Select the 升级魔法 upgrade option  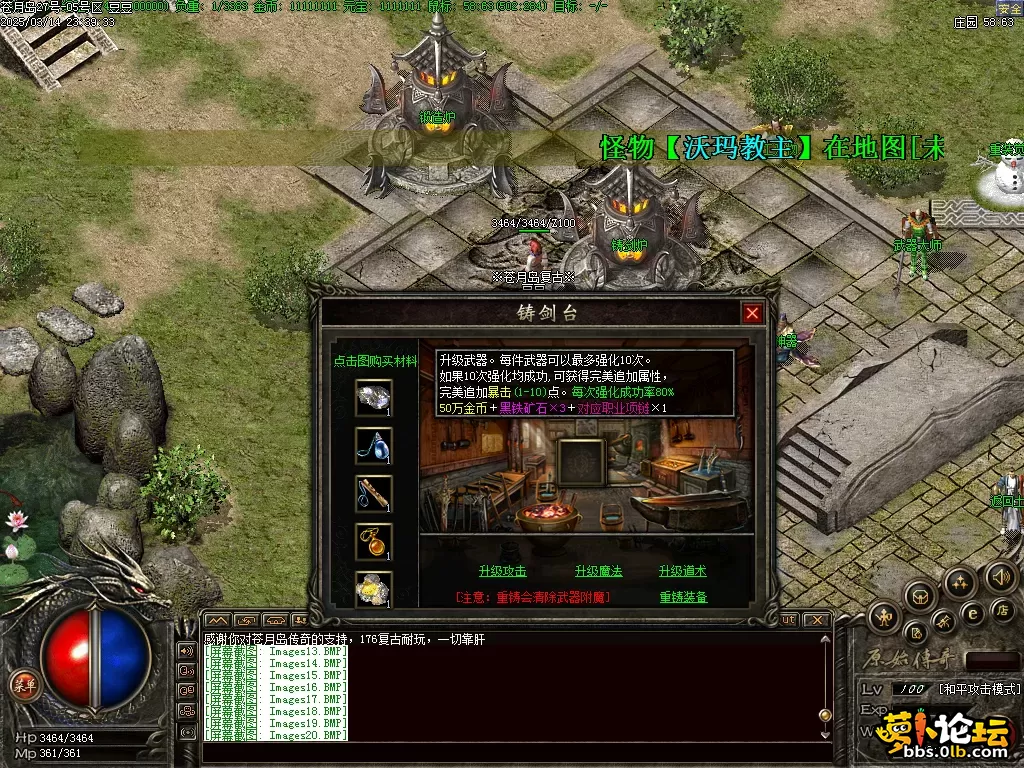598,571
